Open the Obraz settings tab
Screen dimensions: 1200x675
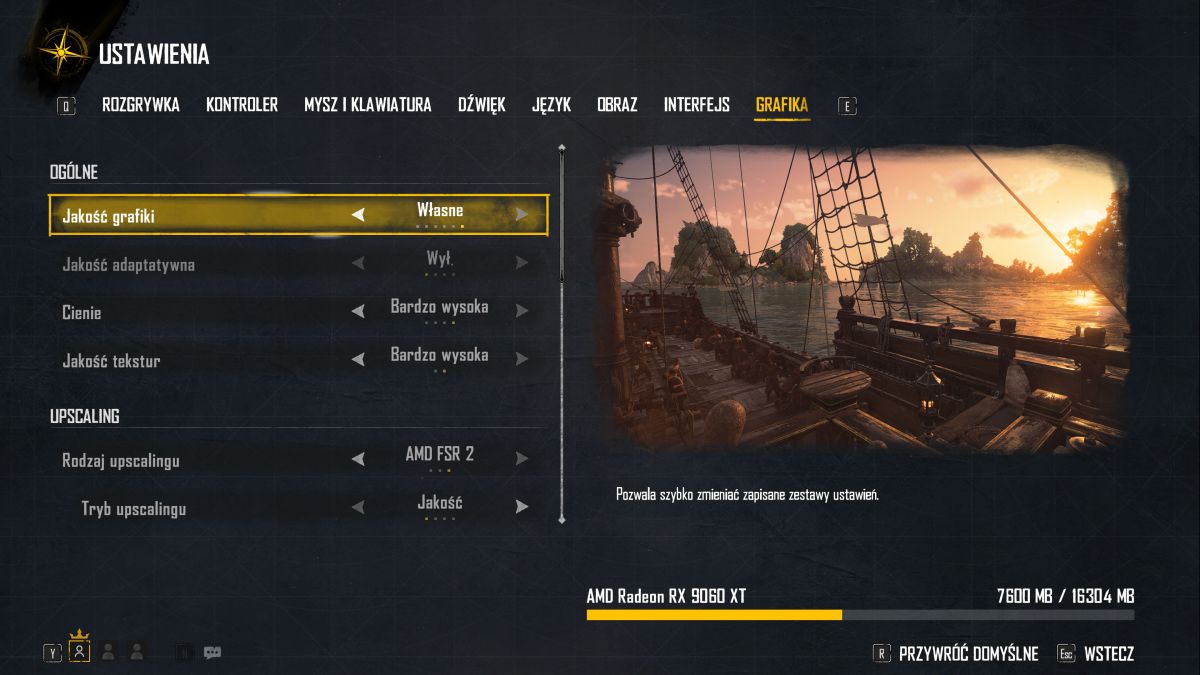click(x=617, y=105)
